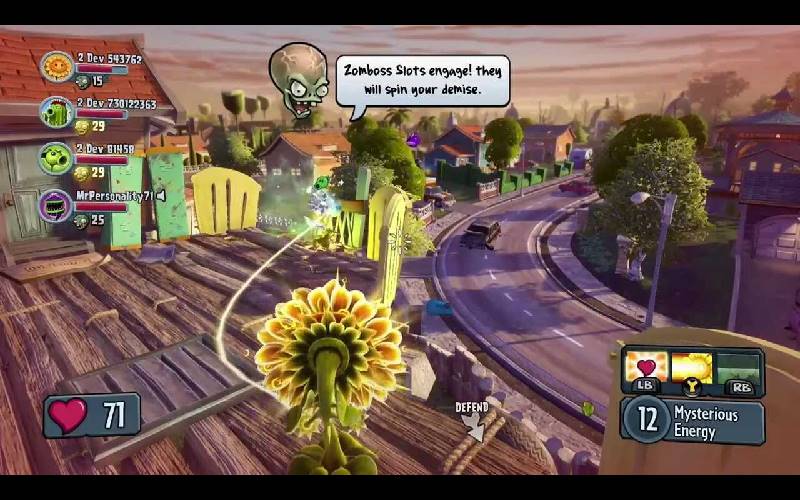This screenshot has height=500, width=800.
Task: Click the DEFEND objective marker
Action: coord(472,420)
